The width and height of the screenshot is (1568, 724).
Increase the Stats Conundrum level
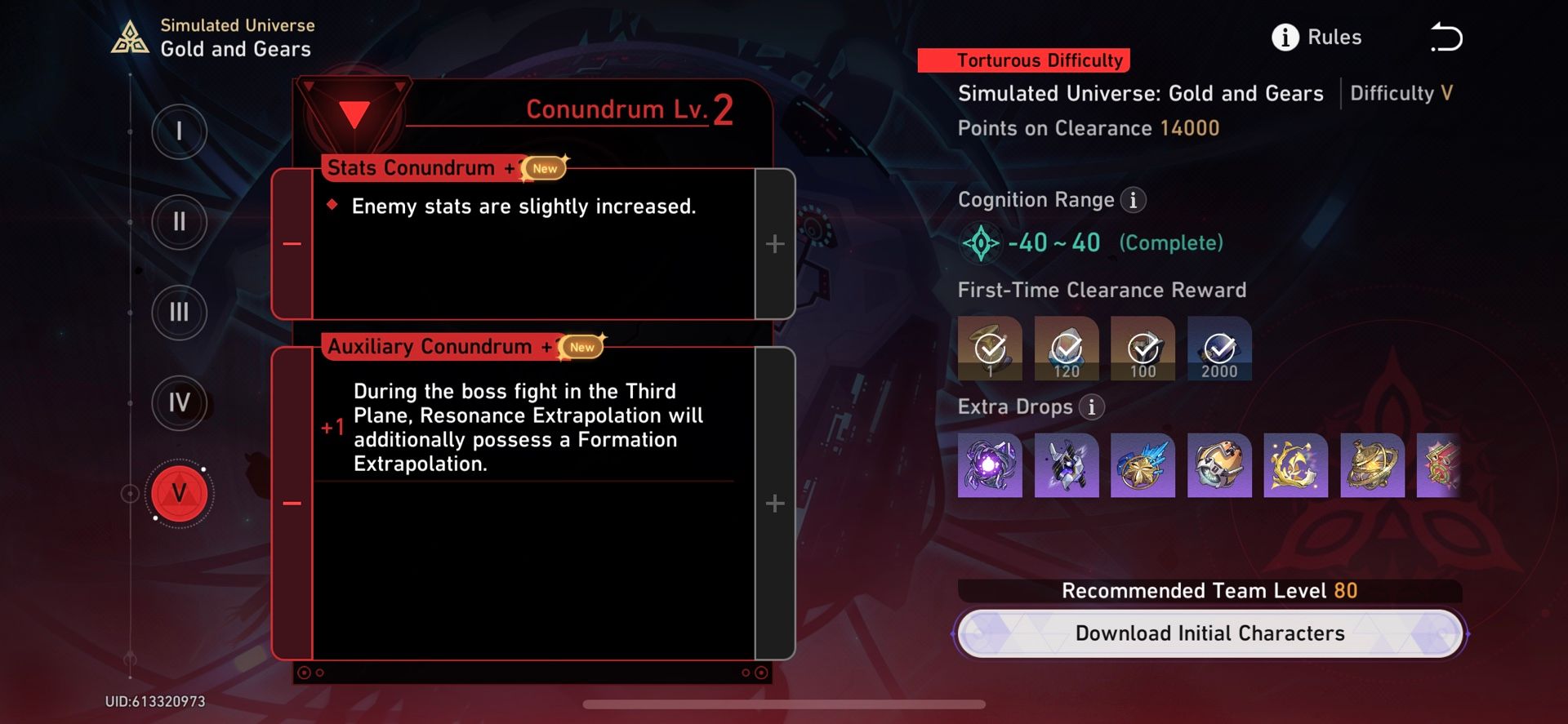point(773,242)
